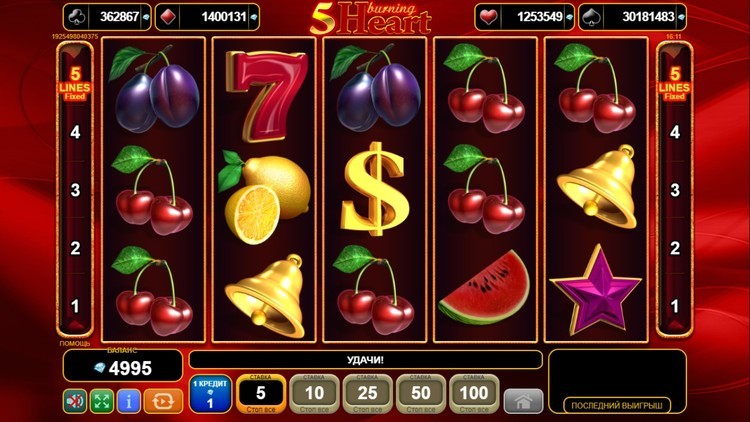The height and width of the screenshot is (422, 750).
Task: Change the blue 1 Кредит denomination
Action: click(x=210, y=395)
